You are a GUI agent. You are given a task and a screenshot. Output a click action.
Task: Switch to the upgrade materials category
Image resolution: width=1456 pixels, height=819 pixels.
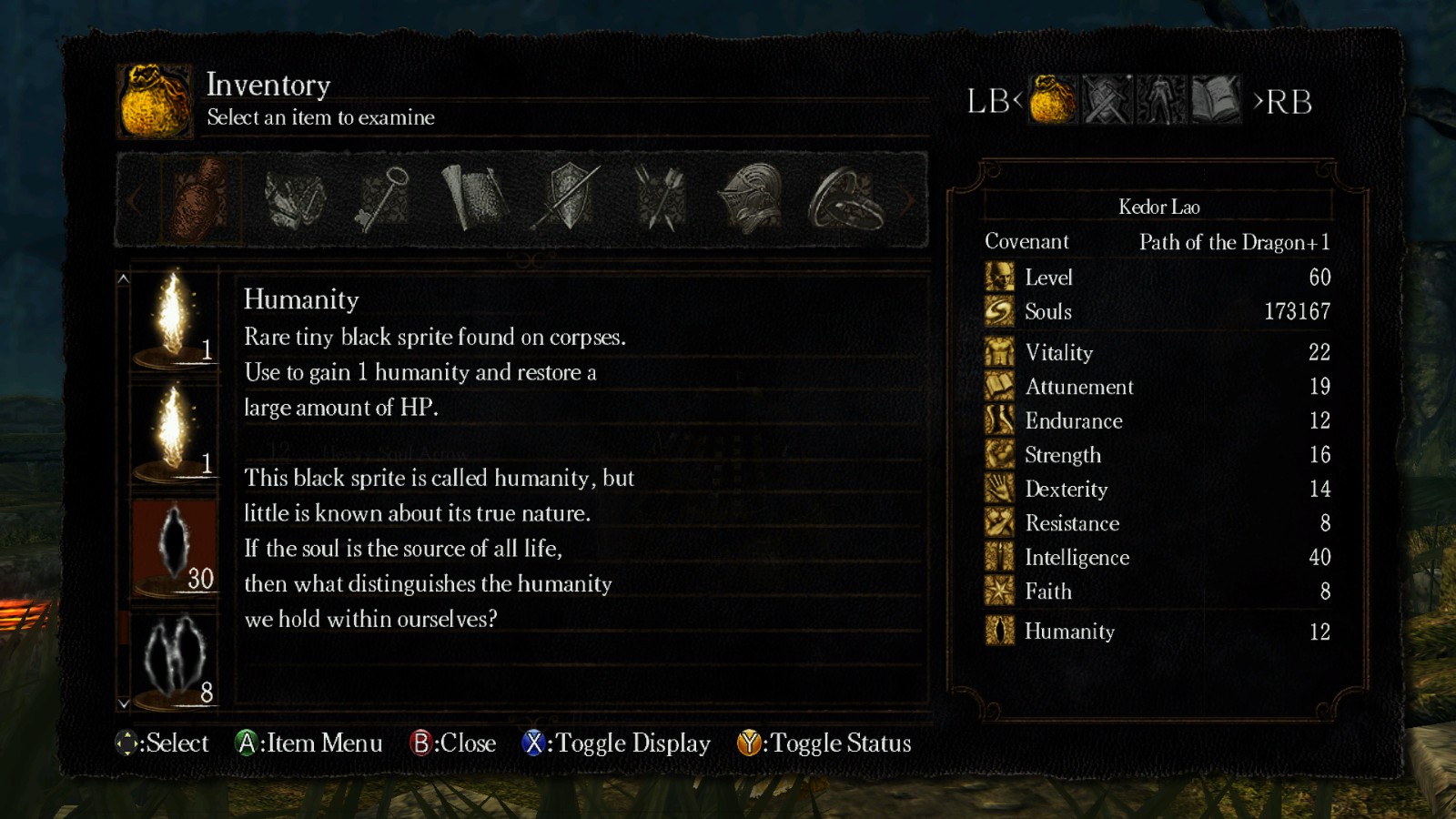point(295,199)
